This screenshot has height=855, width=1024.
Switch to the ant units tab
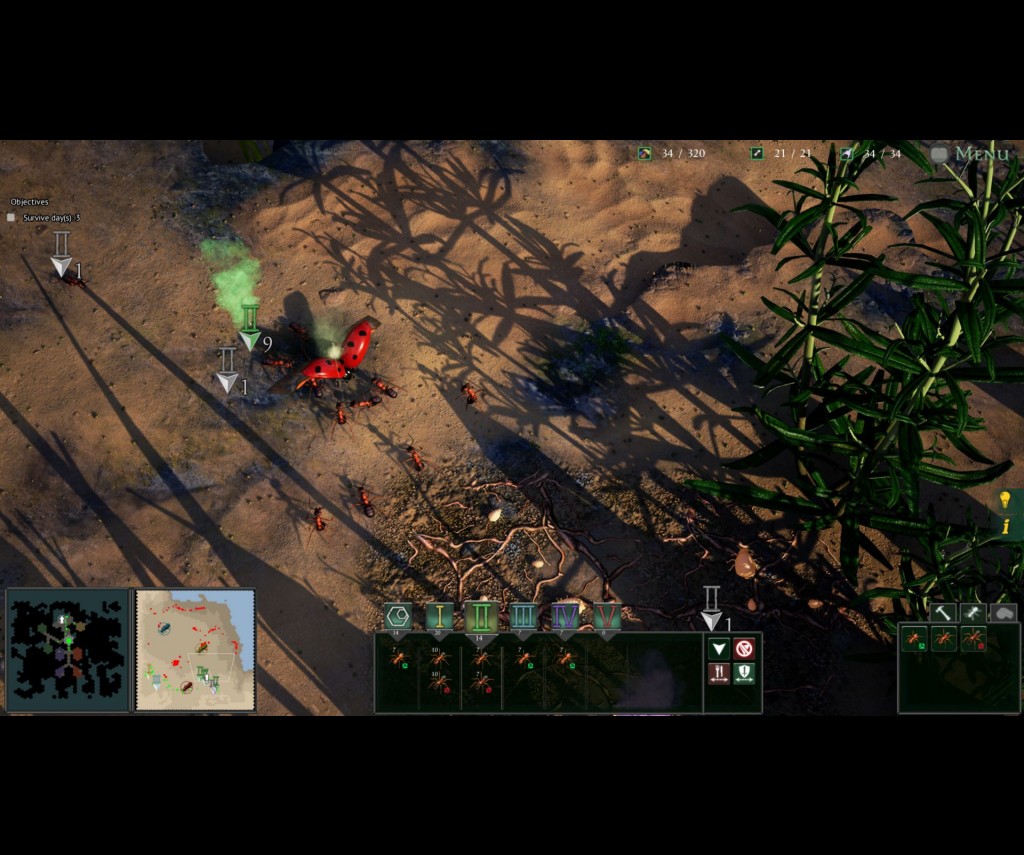973,612
